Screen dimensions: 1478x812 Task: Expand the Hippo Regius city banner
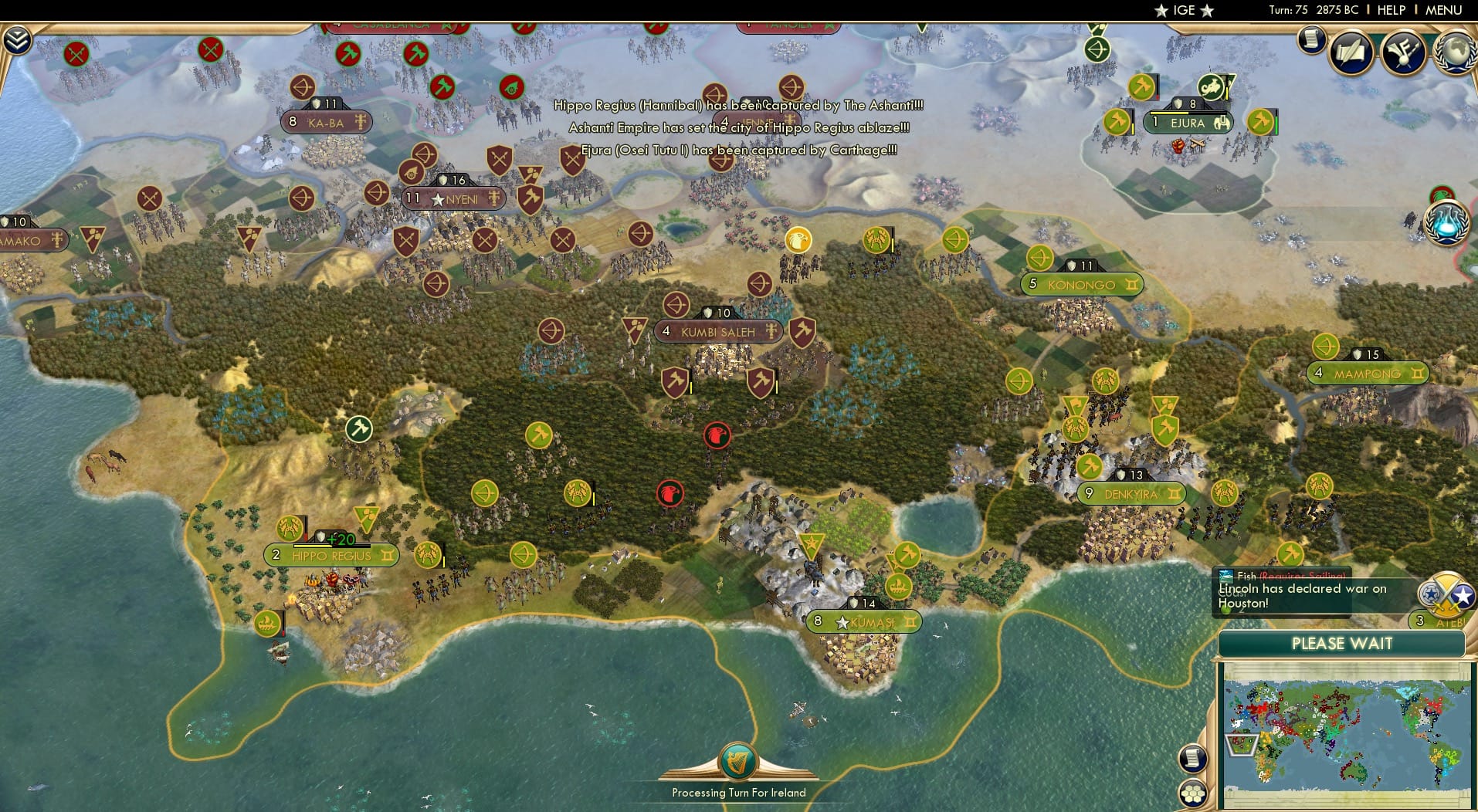(331, 555)
